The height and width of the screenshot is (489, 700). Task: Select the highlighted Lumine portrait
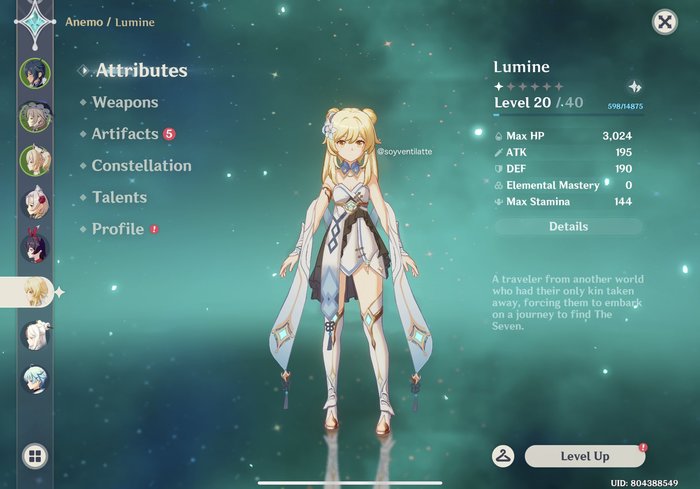point(35,291)
